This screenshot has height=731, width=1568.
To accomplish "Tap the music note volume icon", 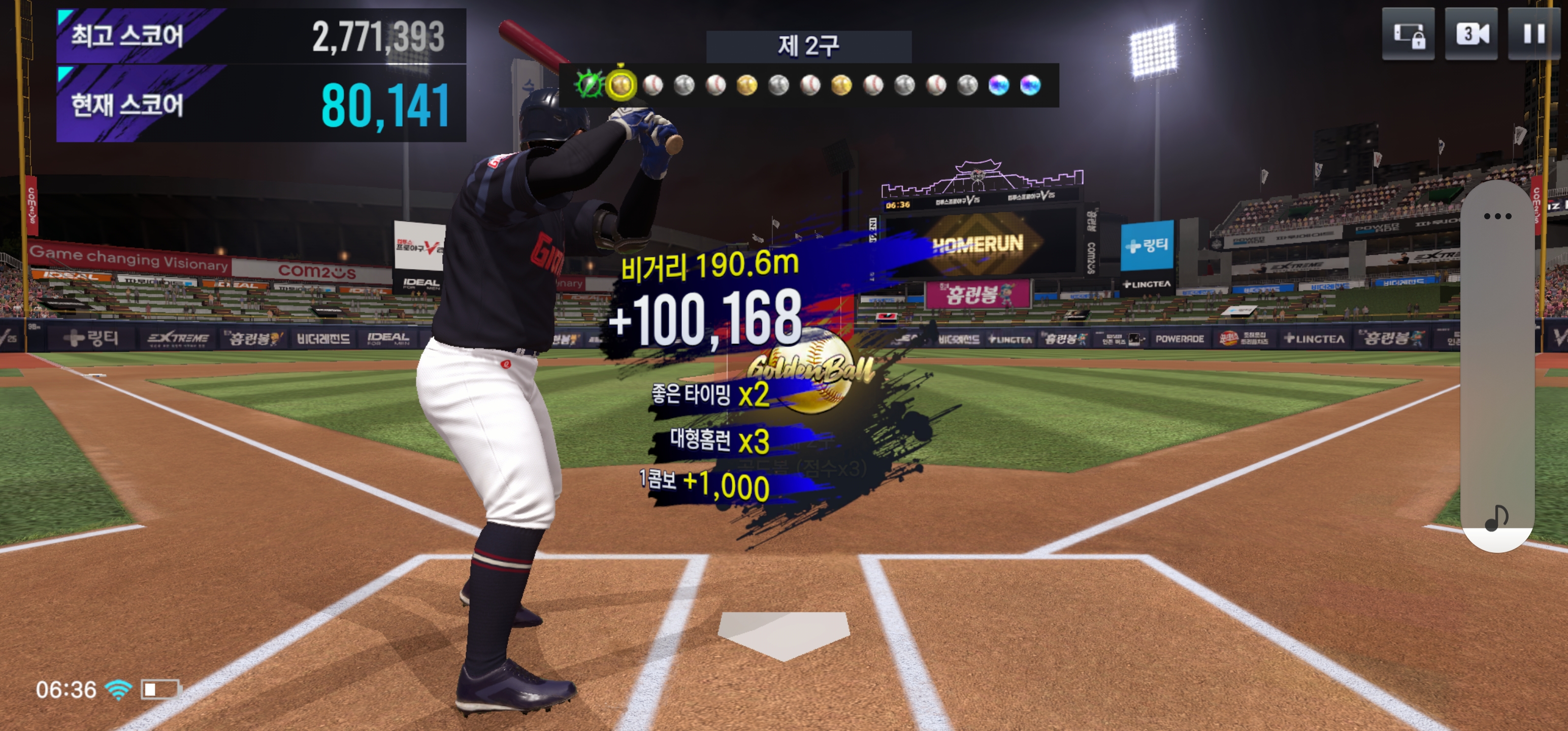I will click(1496, 518).
